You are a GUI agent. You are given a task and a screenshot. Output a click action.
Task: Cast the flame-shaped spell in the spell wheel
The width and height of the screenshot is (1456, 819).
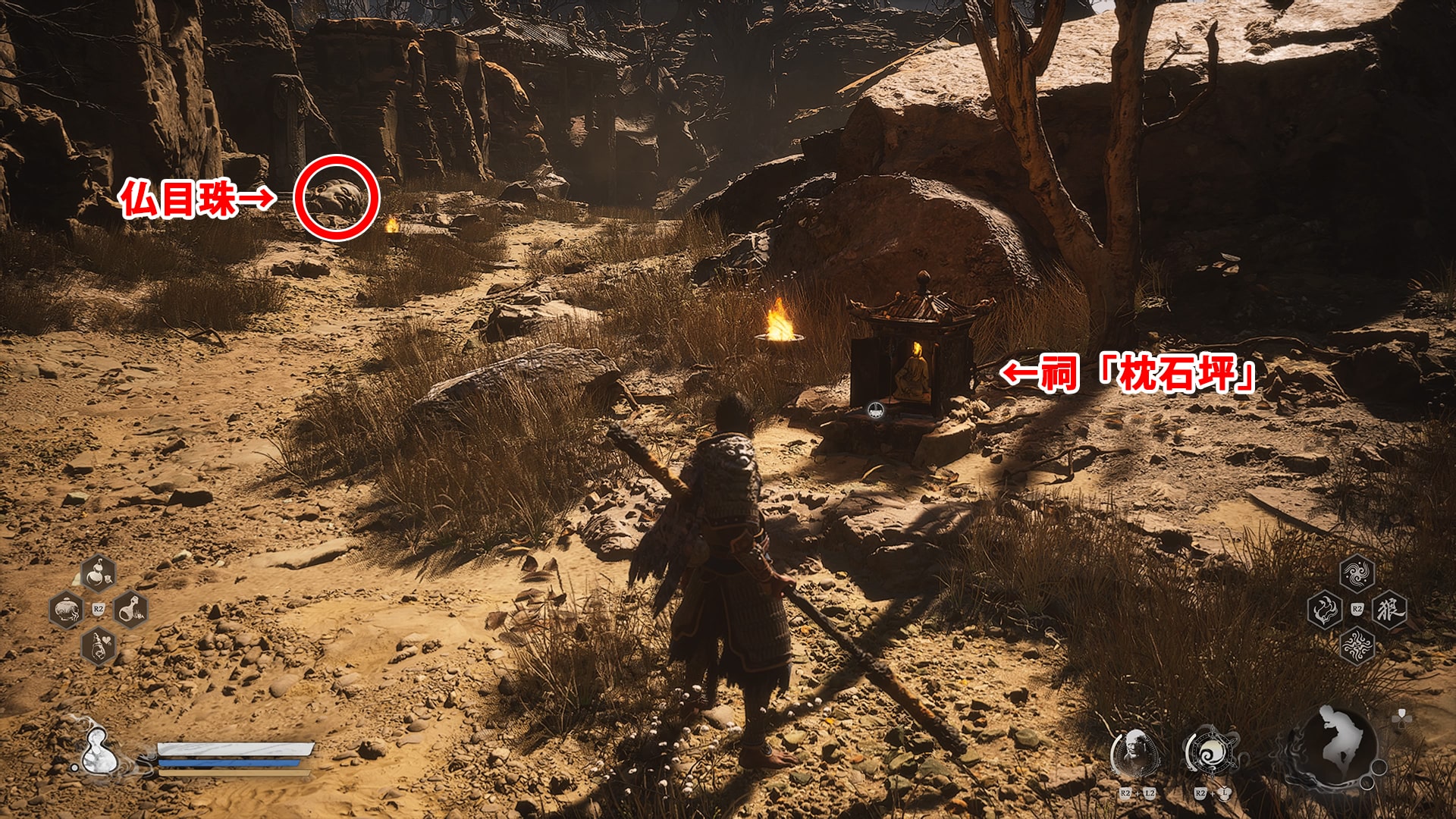[x=1325, y=610]
